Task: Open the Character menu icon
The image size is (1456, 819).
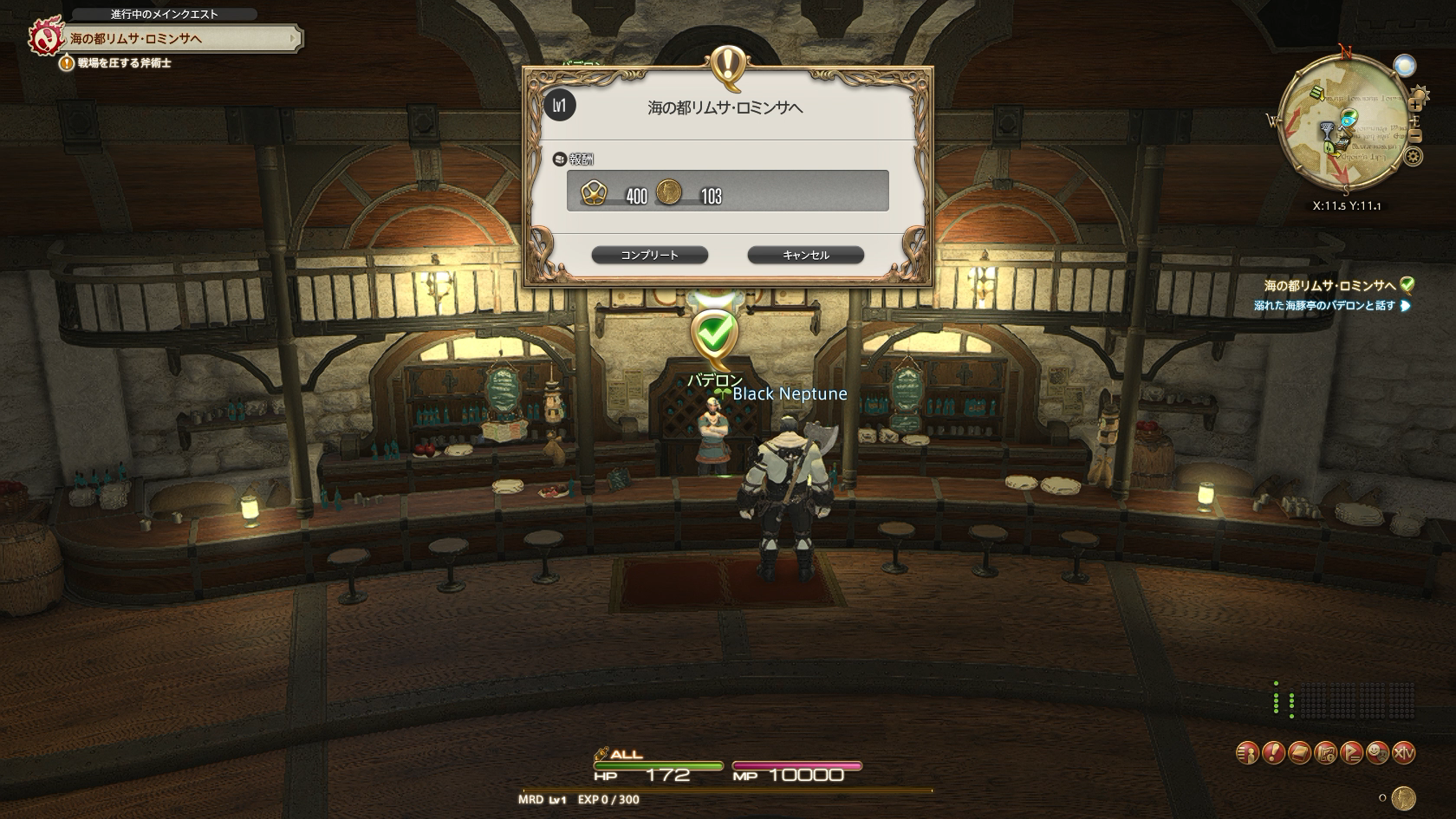Action: tap(1247, 752)
